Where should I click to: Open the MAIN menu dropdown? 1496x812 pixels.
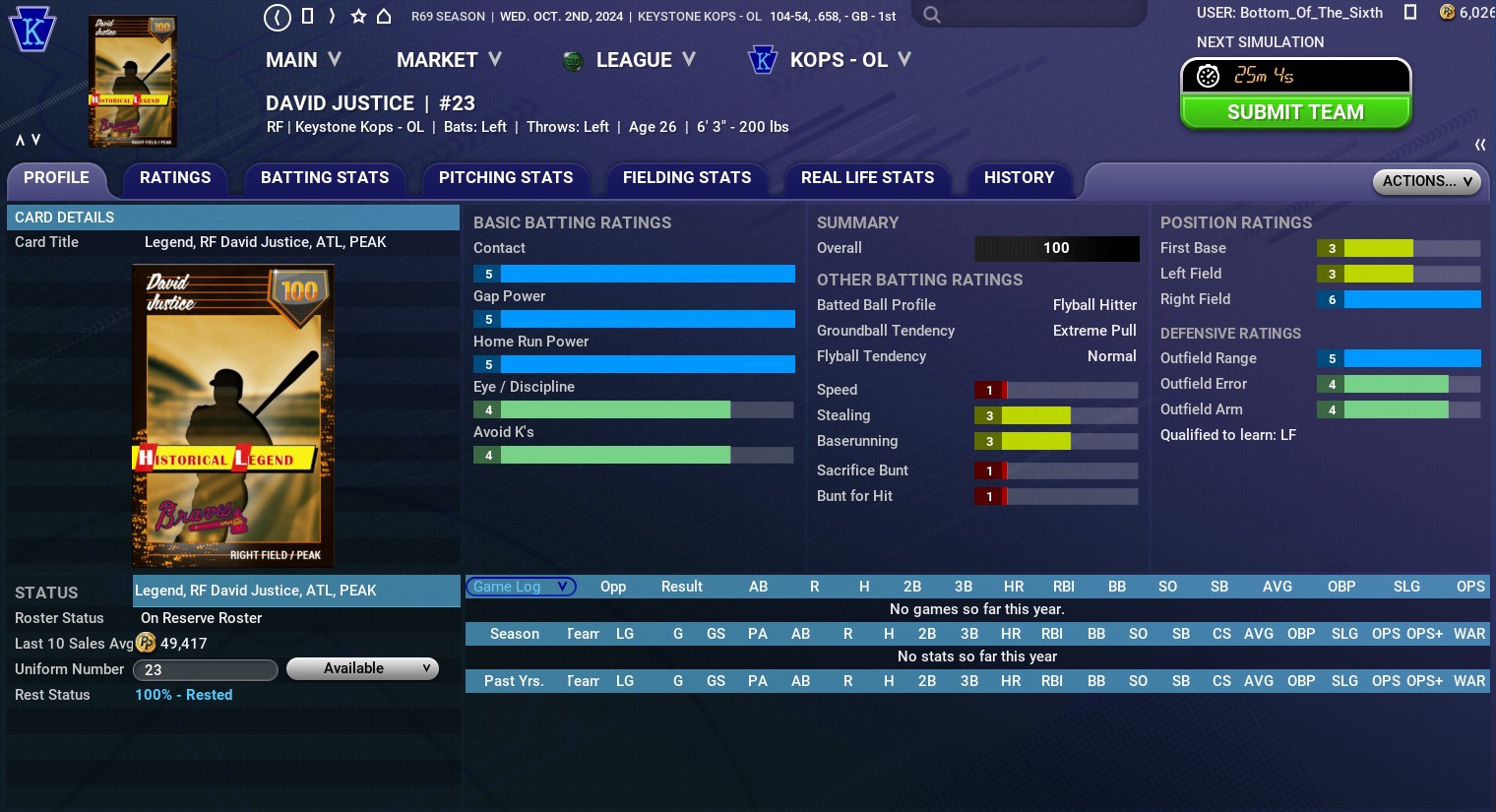click(x=303, y=60)
